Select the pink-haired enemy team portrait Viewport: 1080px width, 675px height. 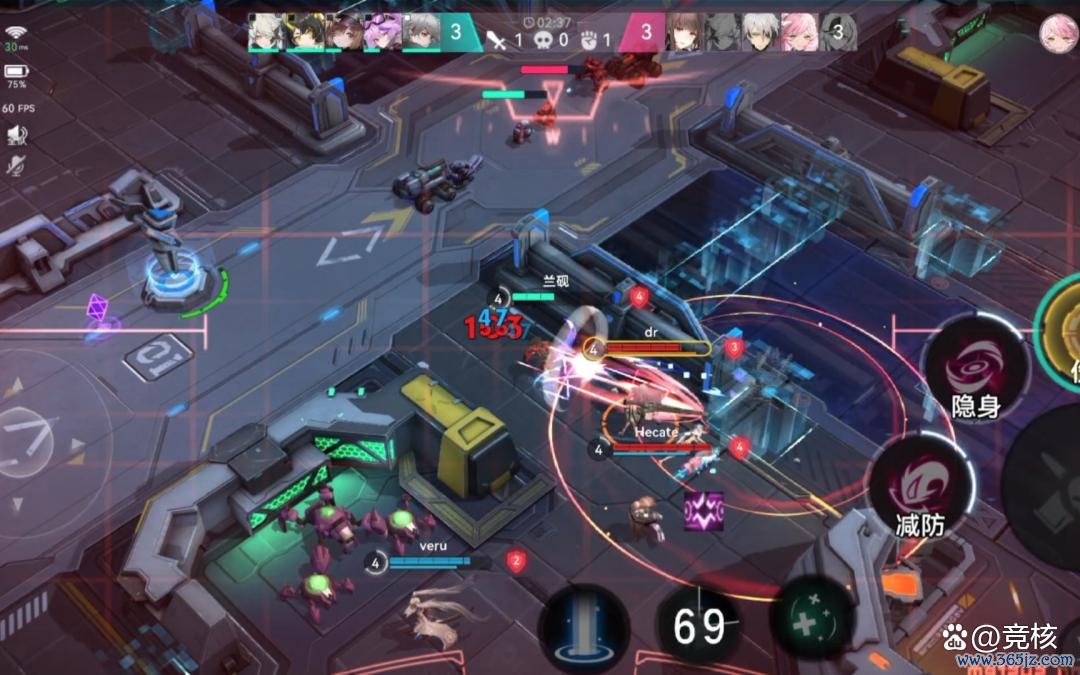pyautogui.click(x=798, y=32)
